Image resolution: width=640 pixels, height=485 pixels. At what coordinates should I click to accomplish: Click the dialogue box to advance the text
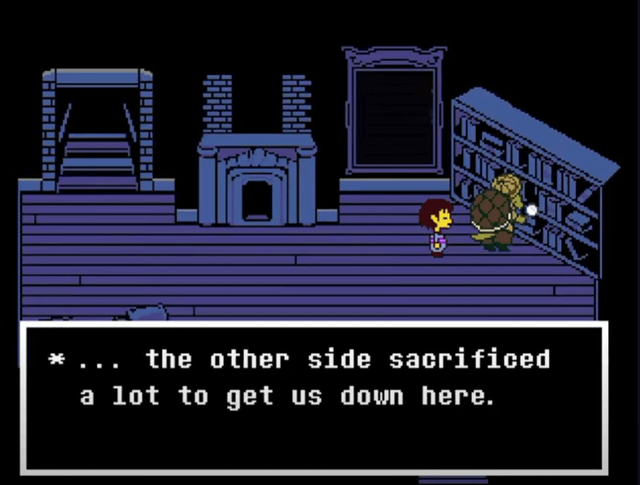[314, 397]
